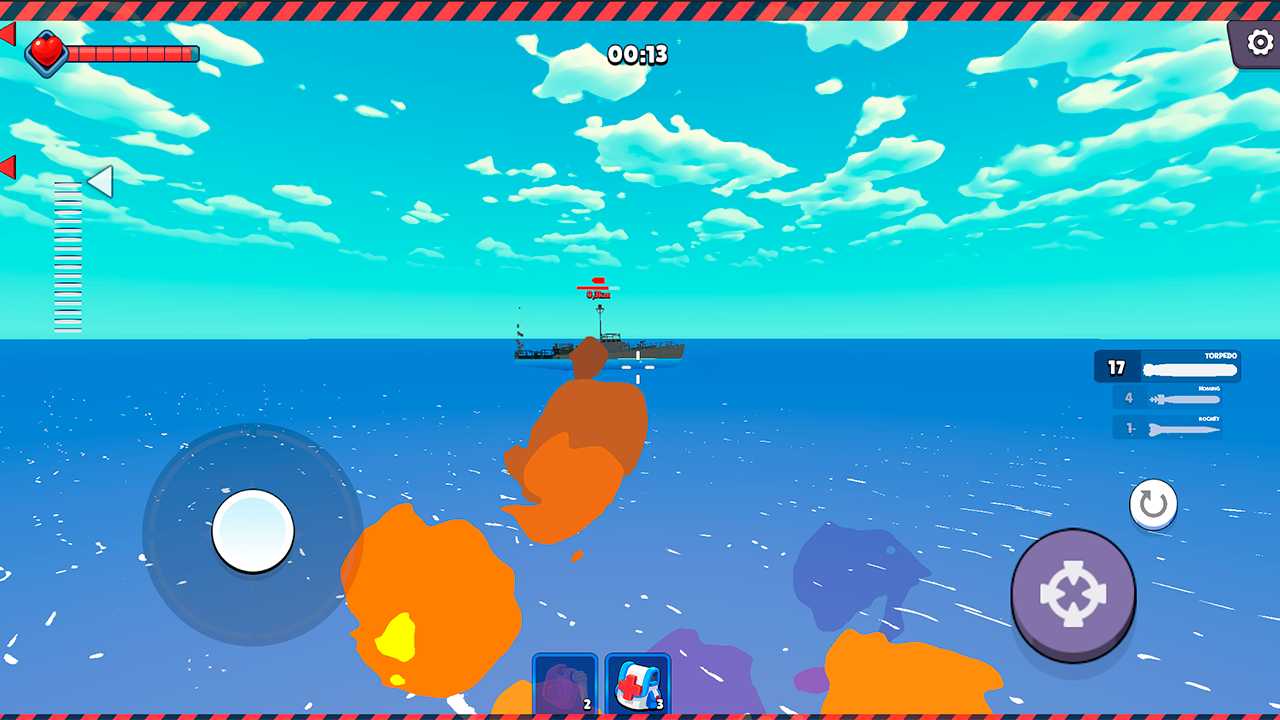The height and width of the screenshot is (720, 1280).
Task: Open the weapons panel header labeled TORPEDO
Action: pos(1220,355)
